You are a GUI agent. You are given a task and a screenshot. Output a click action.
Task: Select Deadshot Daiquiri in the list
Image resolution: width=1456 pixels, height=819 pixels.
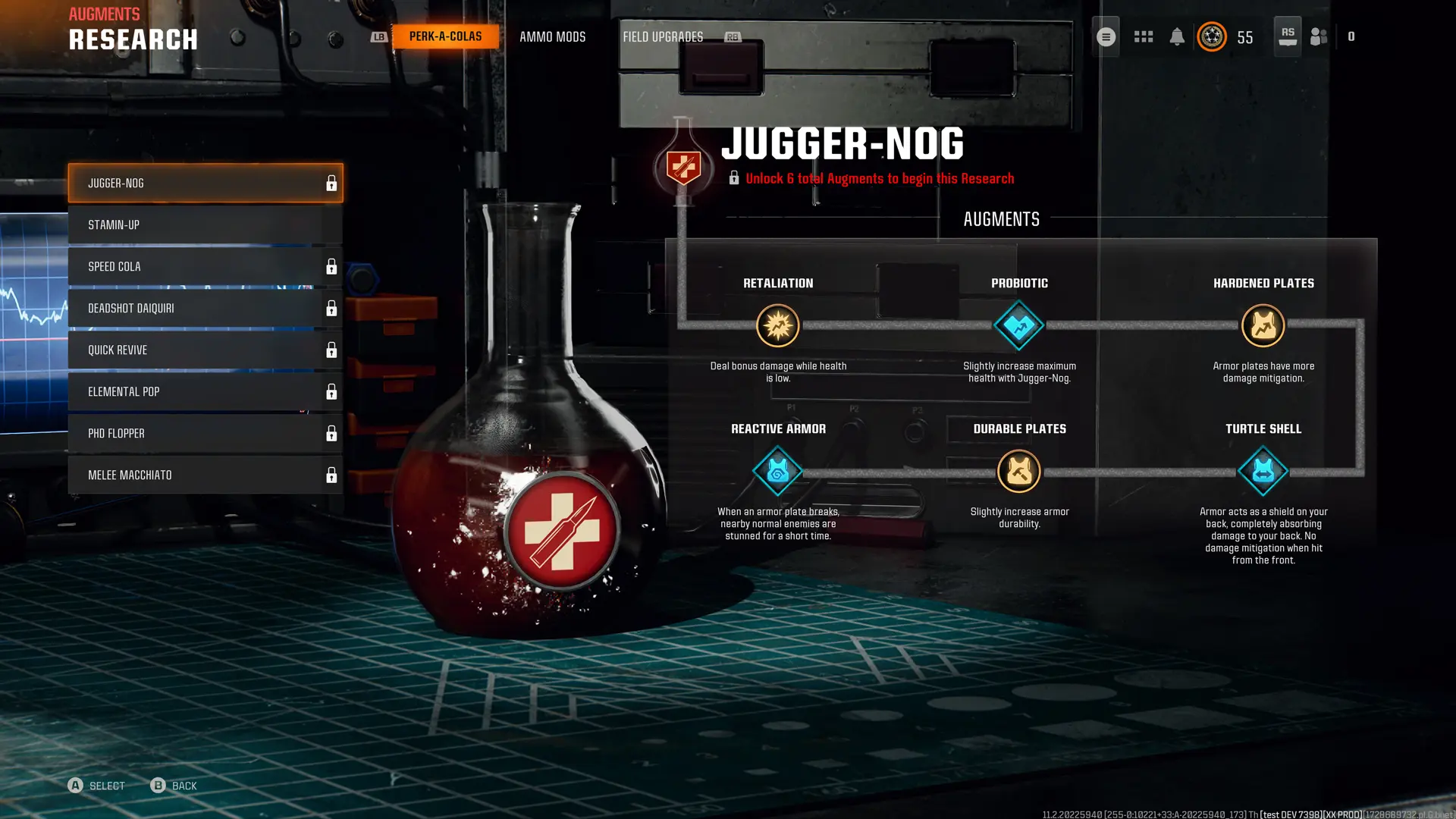tap(205, 309)
